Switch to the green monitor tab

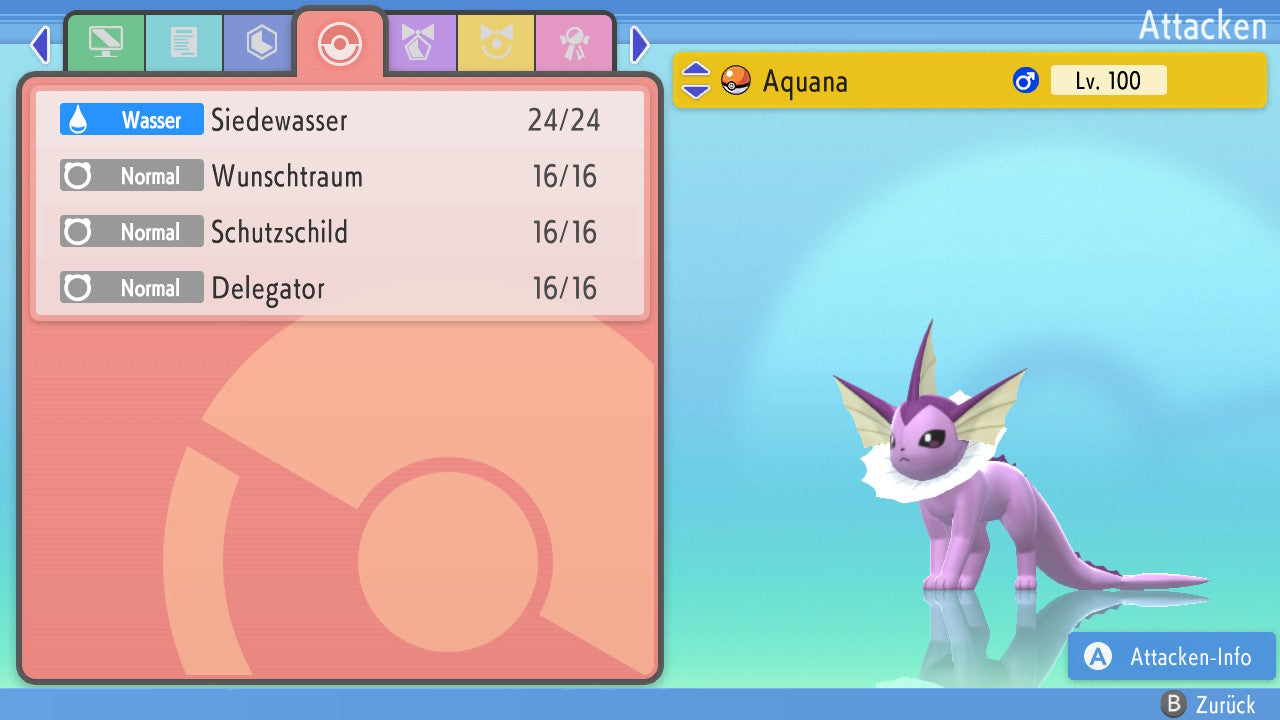tap(105, 44)
